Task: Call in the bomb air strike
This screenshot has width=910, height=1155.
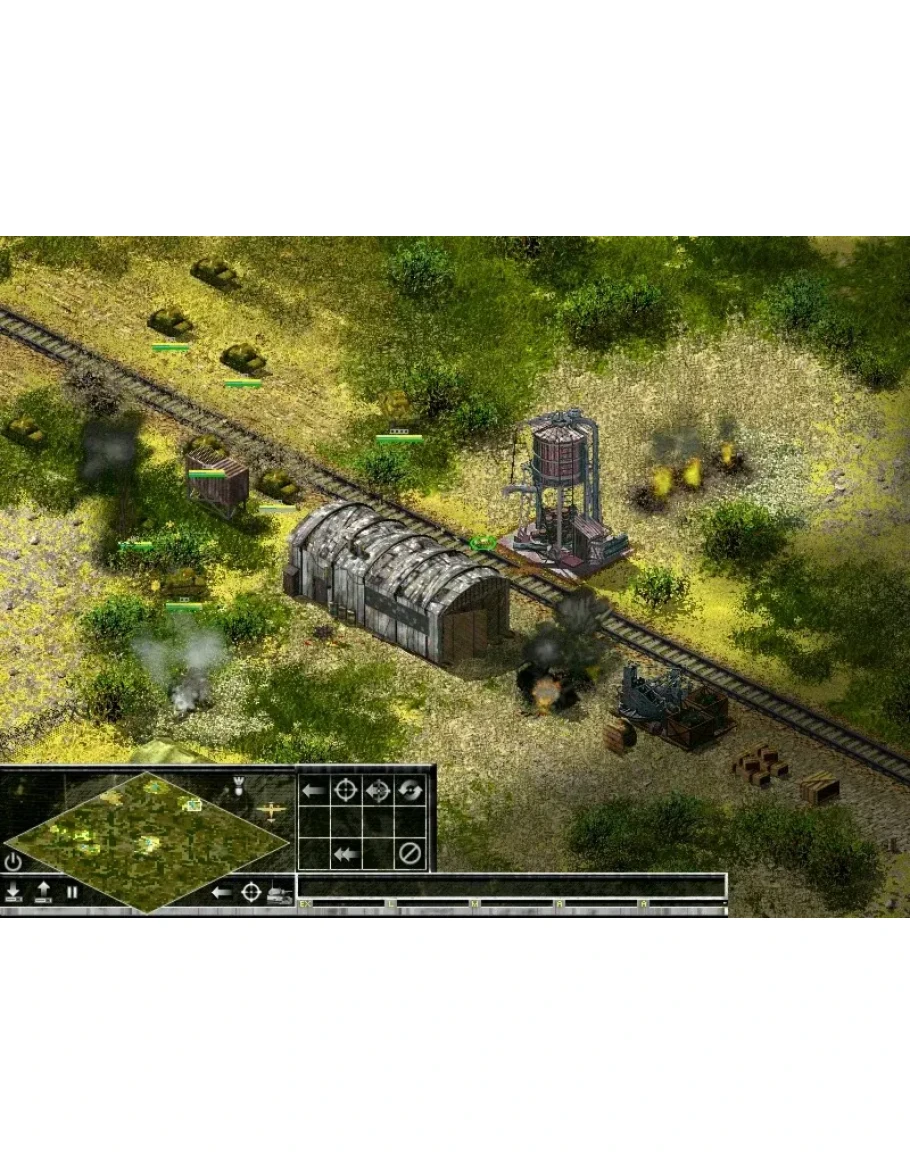Action: click(239, 787)
